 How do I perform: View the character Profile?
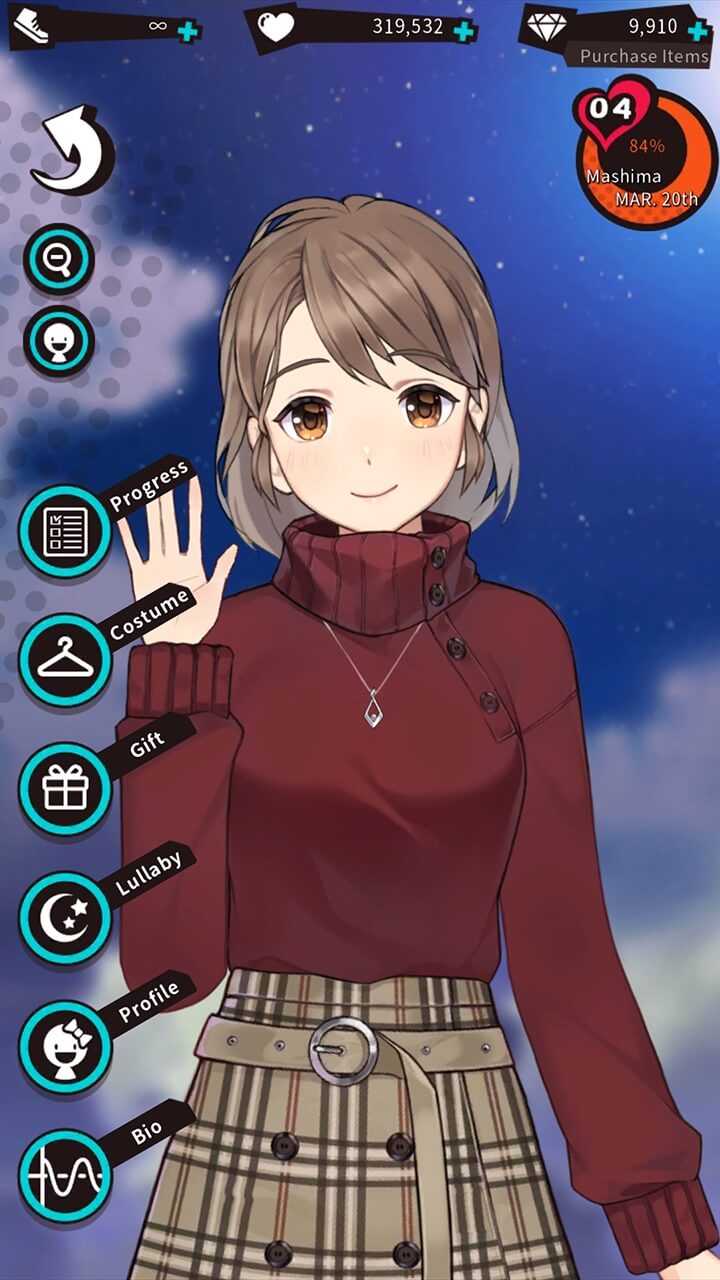coord(65,1045)
